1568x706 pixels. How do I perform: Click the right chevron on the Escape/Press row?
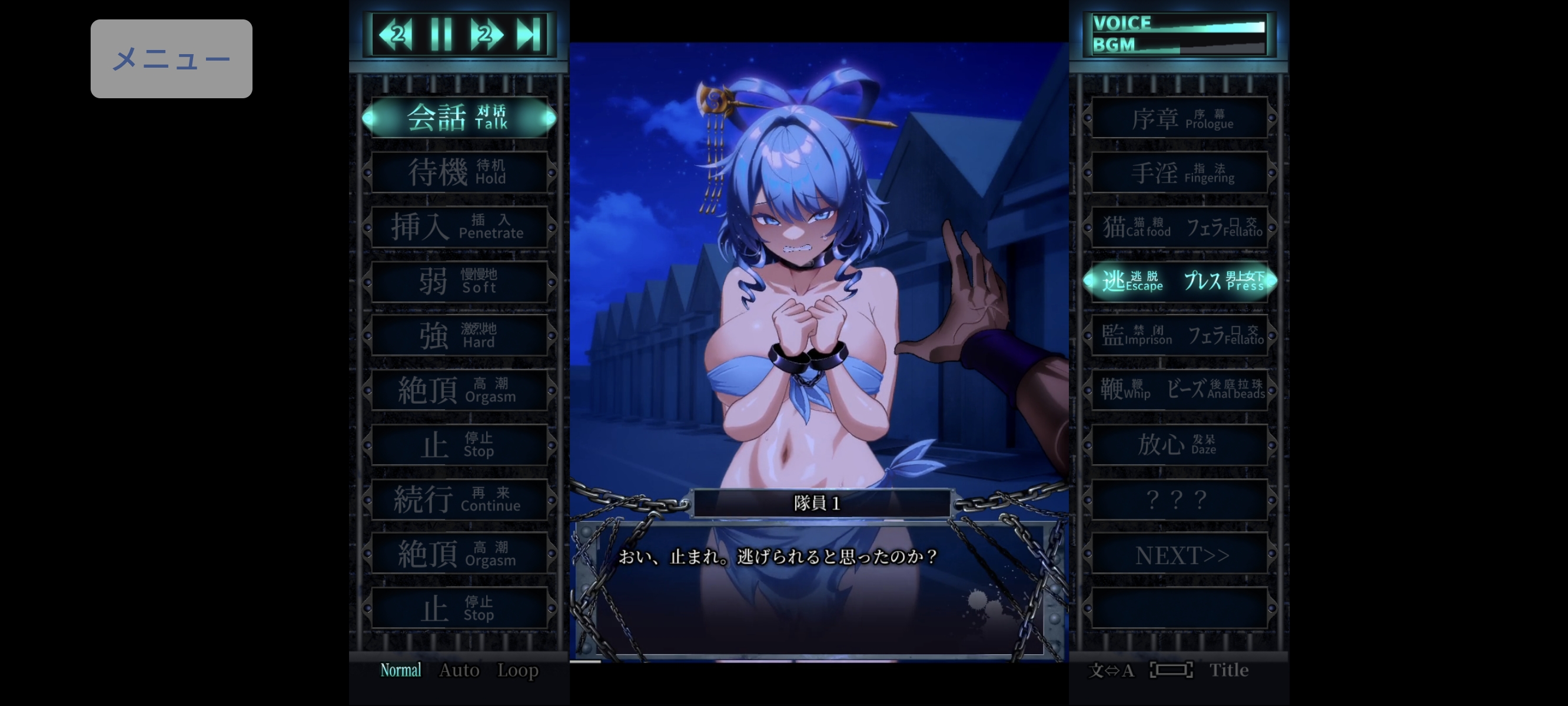(1275, 282)
